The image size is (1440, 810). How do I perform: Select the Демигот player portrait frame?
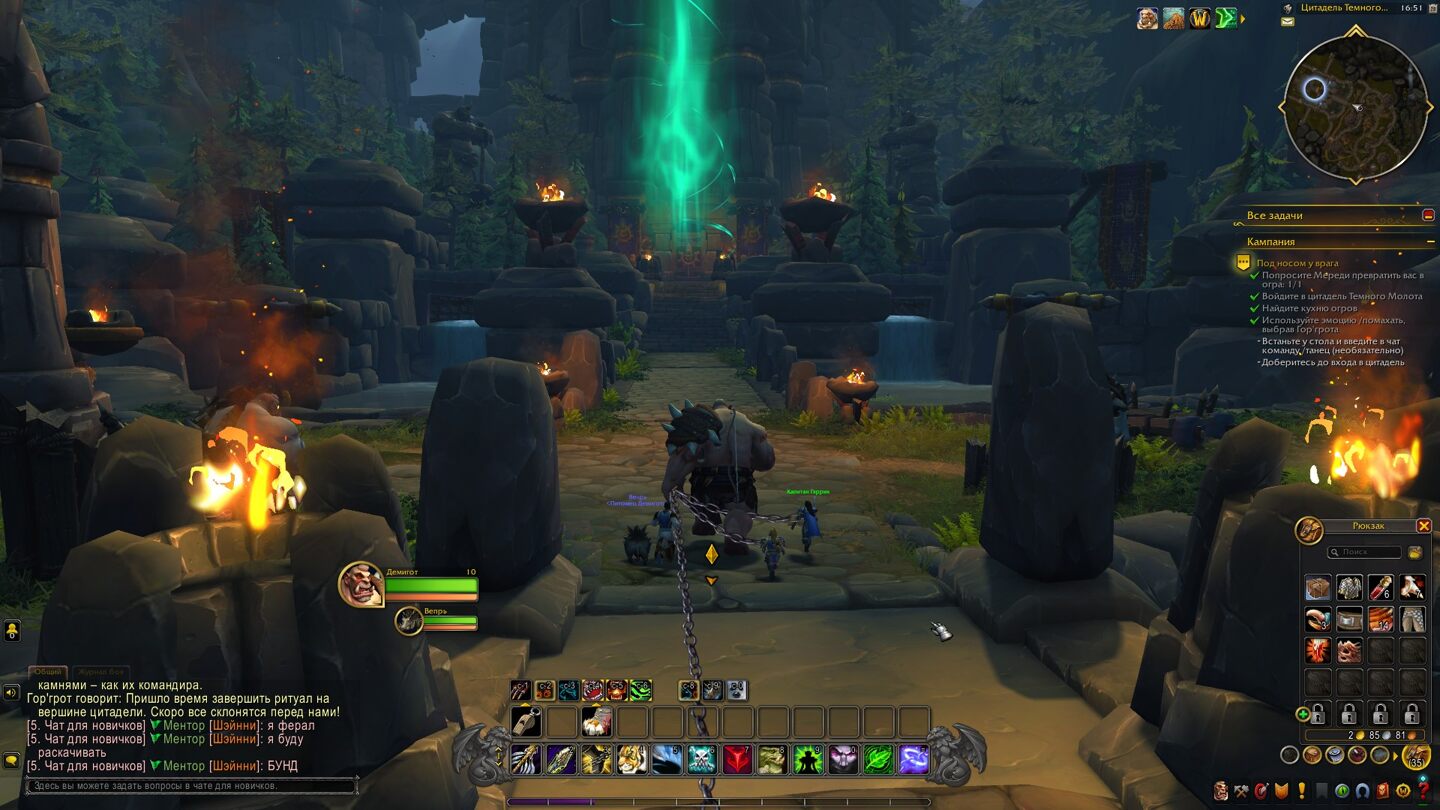[361, 585]
